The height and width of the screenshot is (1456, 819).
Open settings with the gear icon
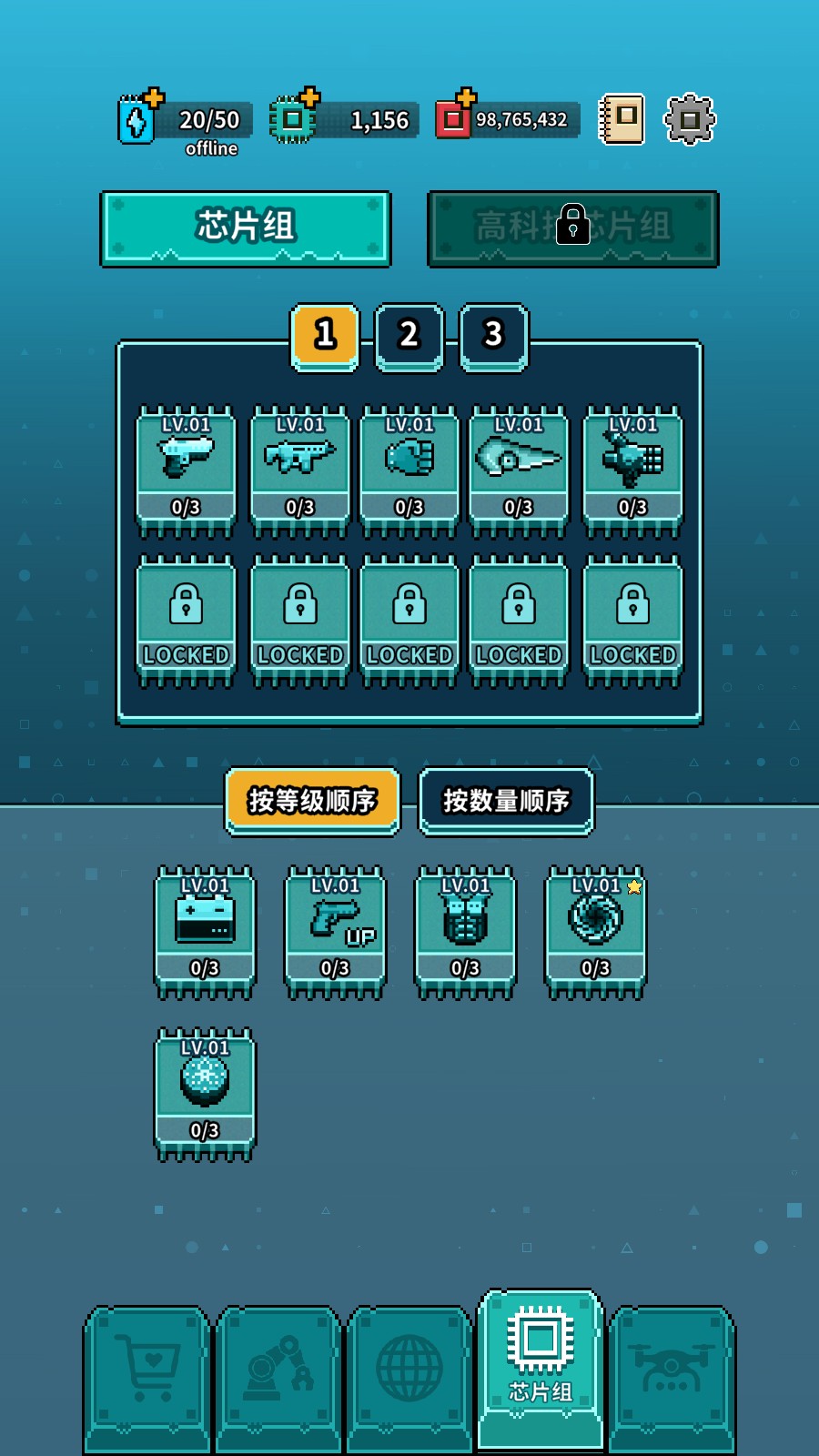coord(690,119)
